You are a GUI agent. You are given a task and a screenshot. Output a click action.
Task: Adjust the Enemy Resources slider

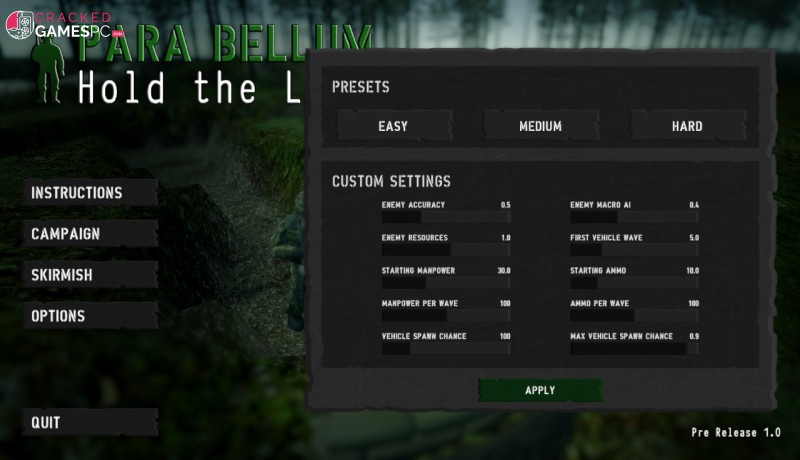click(x=446, y=250)
